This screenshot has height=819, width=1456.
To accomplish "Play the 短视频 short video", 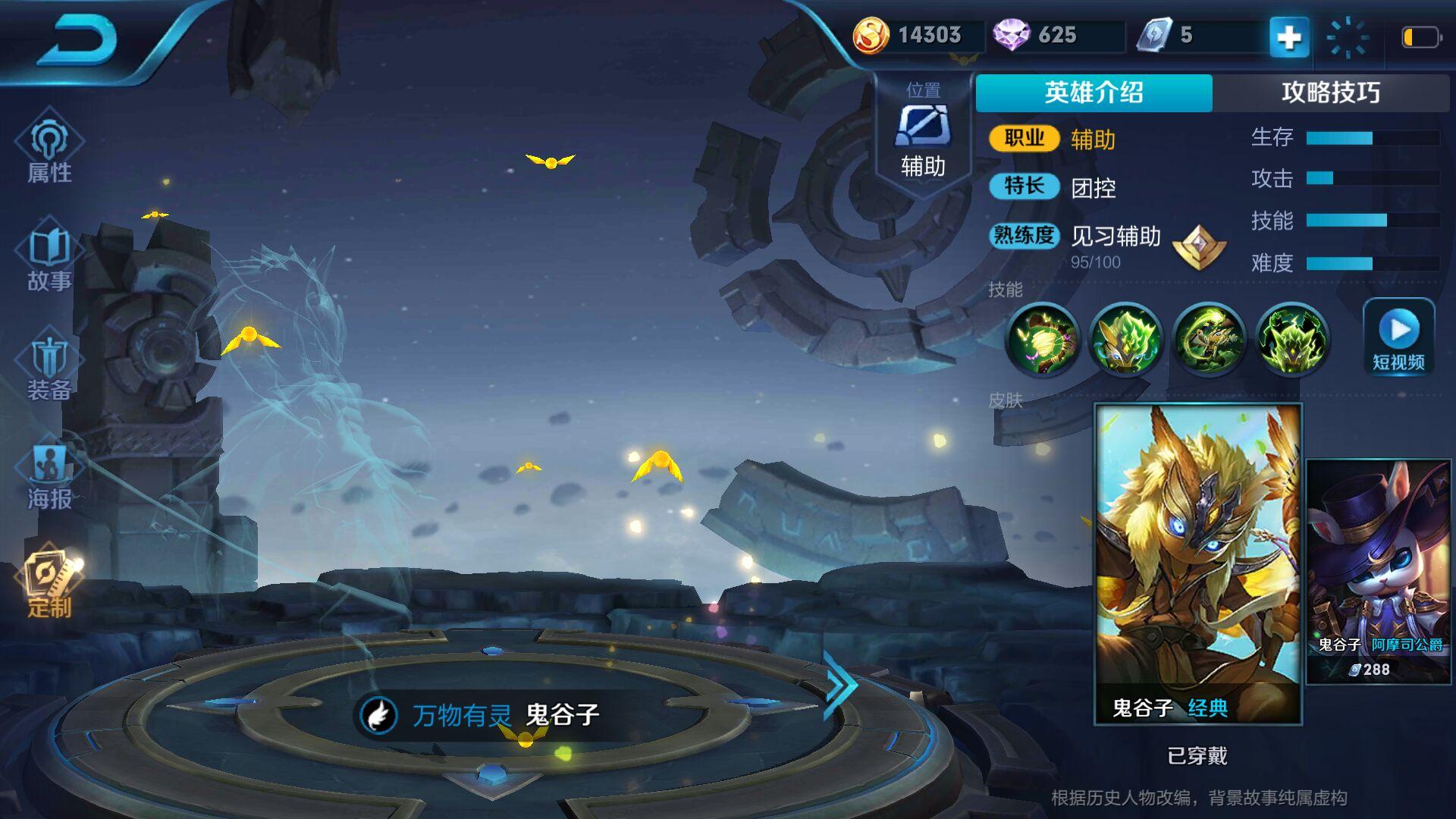I will pyautogui.click(x=1398, y=337).
